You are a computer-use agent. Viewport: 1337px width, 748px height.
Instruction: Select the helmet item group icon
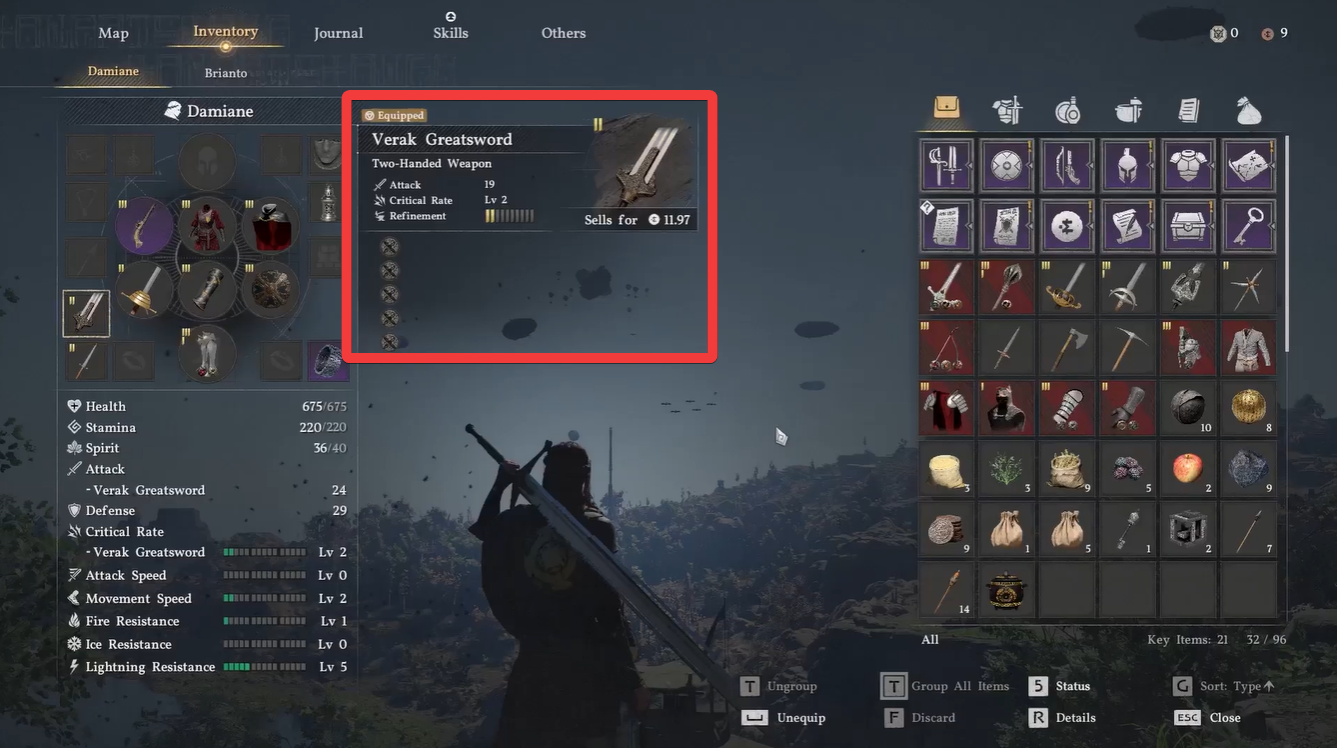[1127, 165]
